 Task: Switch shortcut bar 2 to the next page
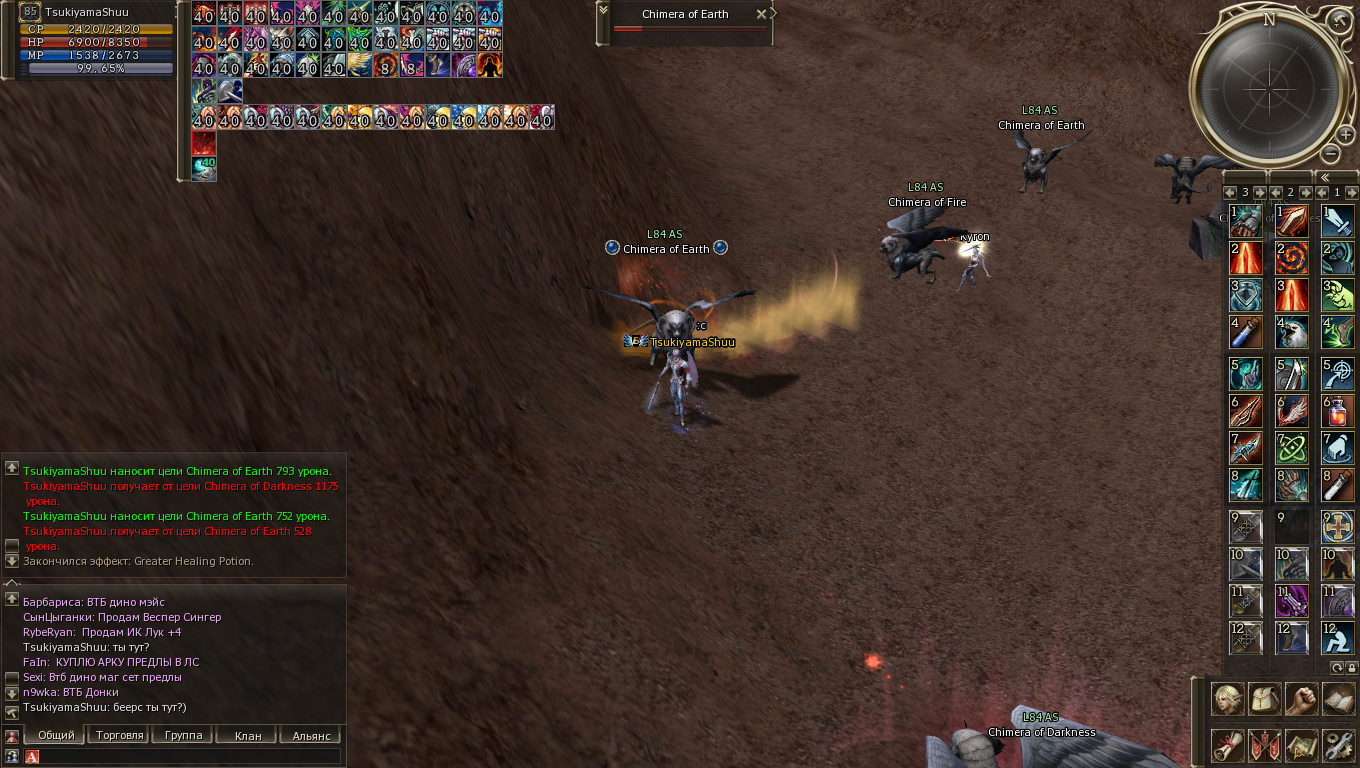[x=1304, y=191]
